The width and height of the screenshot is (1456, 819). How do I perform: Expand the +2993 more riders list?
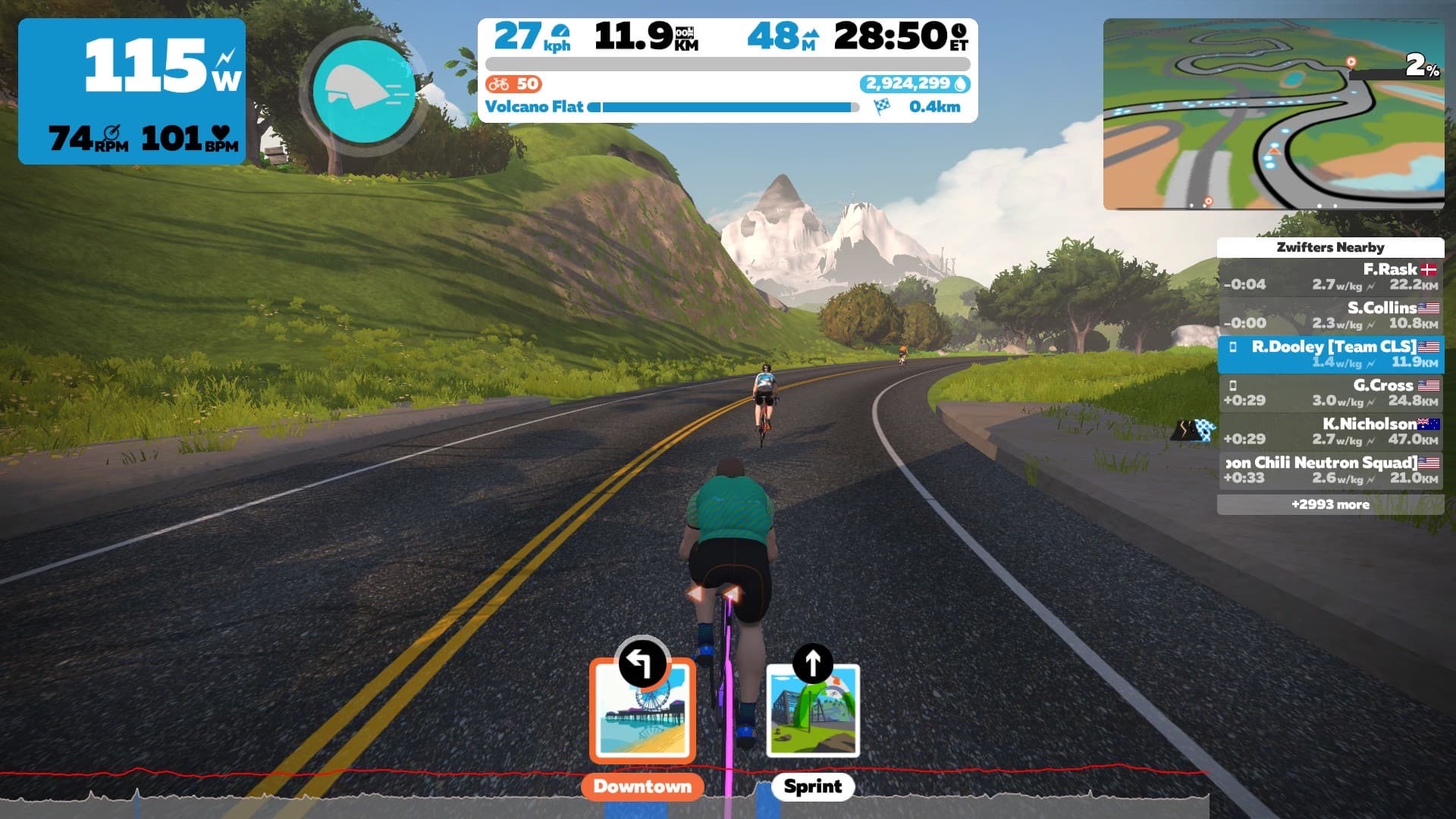(1330, 504)
